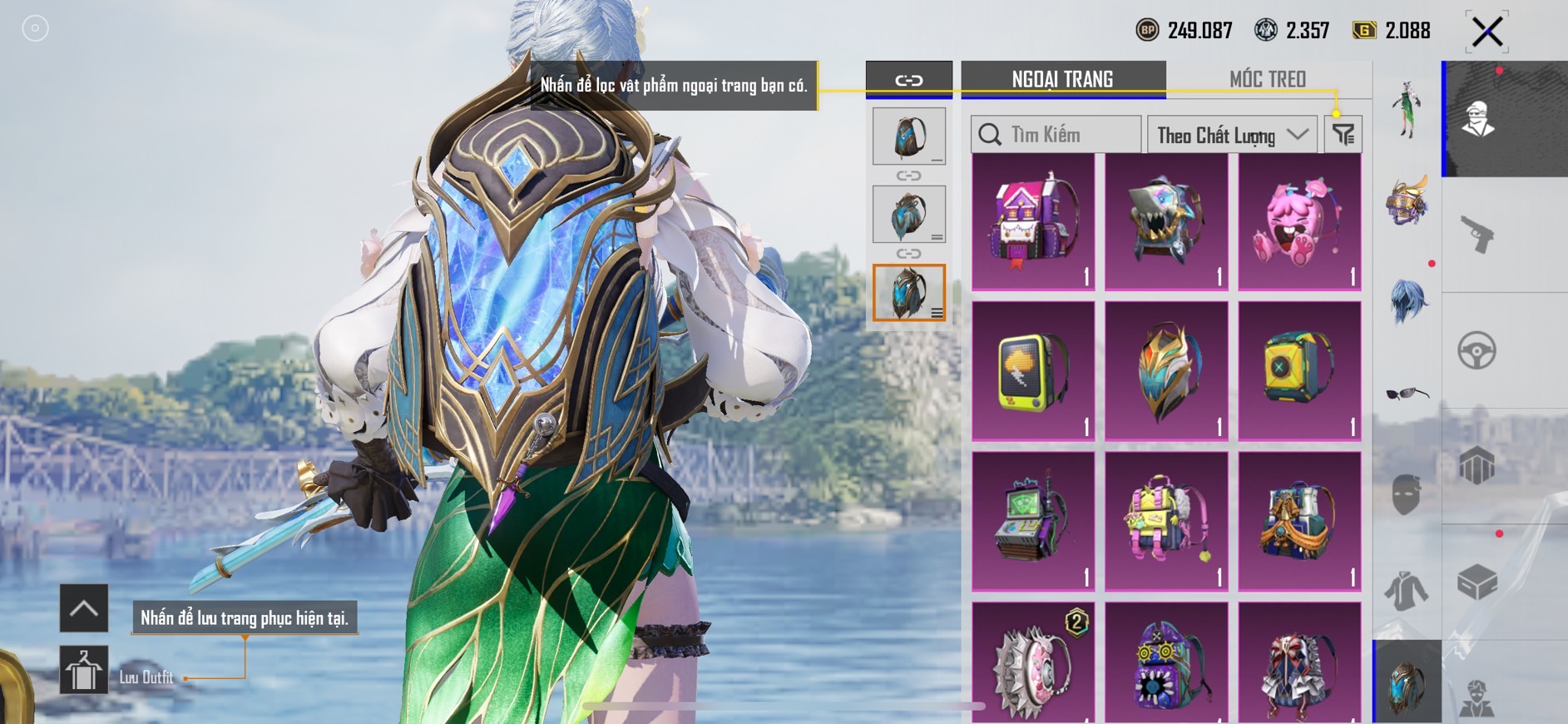Pick the spiked pink round backpack

click(1033, 664)
